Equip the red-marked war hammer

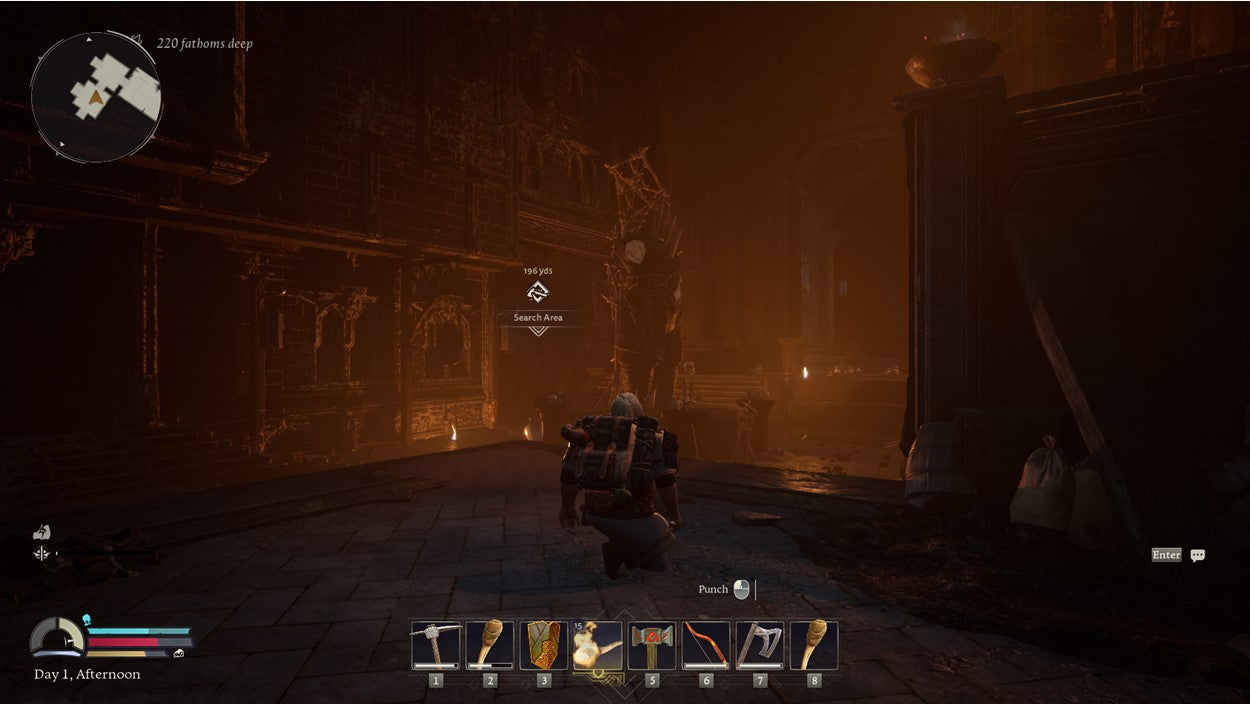(652, 645)
